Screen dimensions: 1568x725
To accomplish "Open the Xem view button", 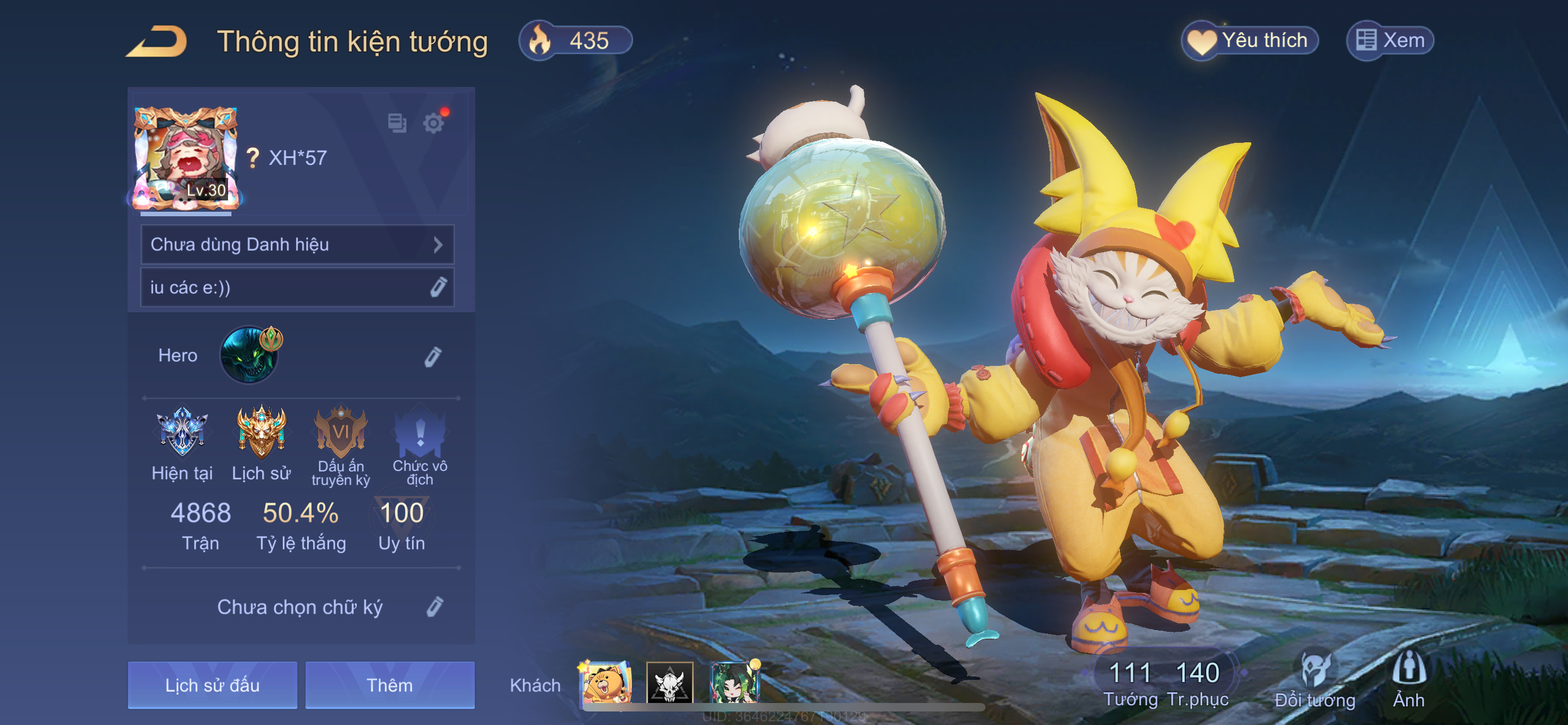I will point(1390,41).
